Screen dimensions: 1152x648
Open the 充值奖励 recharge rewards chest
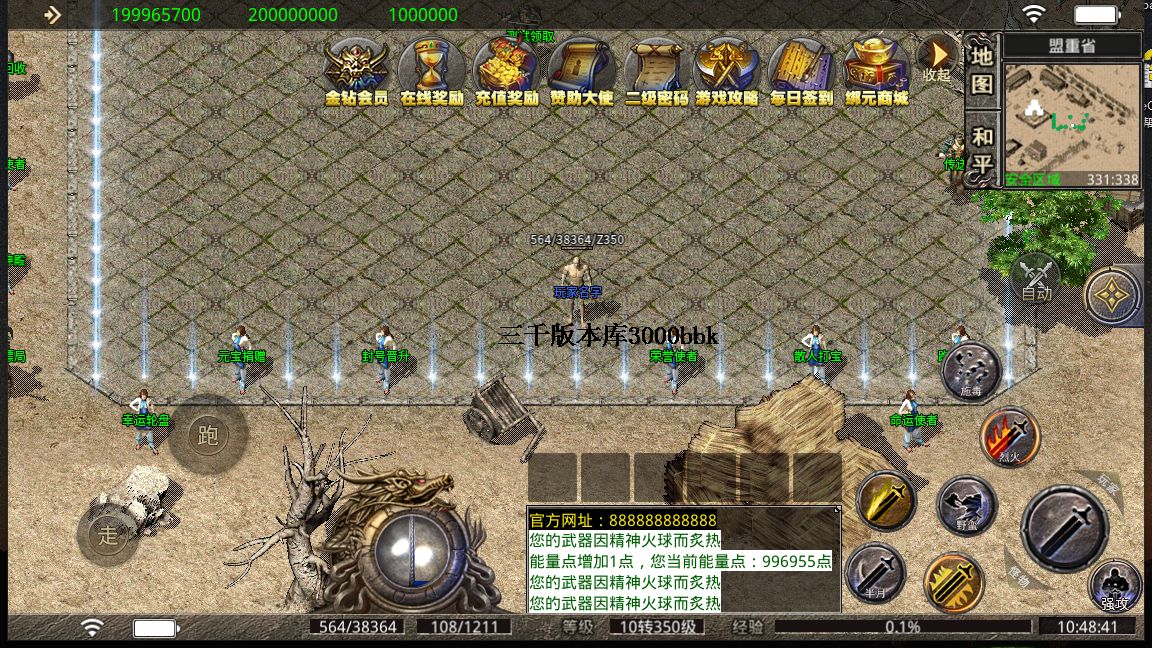coord(506,70)
